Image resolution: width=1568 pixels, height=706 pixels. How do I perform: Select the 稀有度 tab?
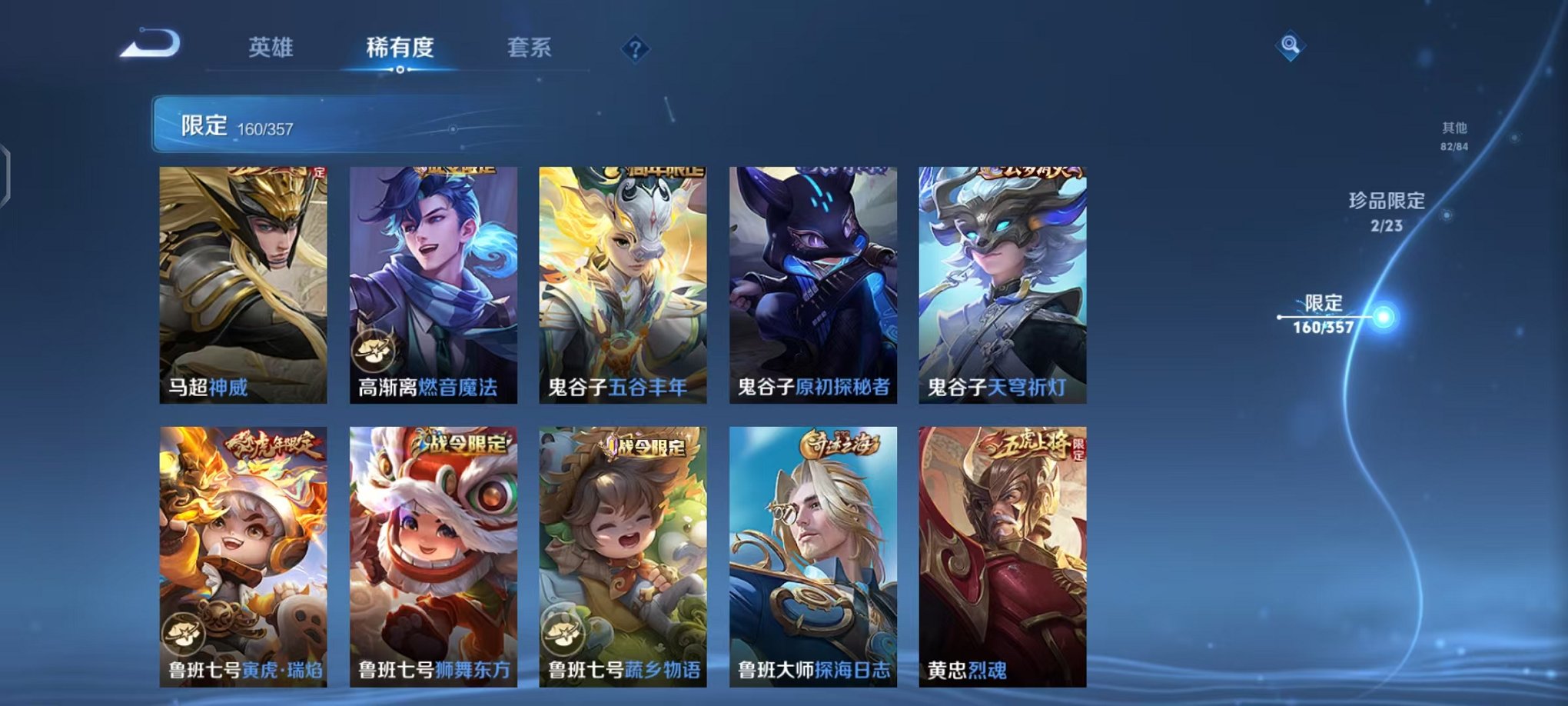coord(400,46)
